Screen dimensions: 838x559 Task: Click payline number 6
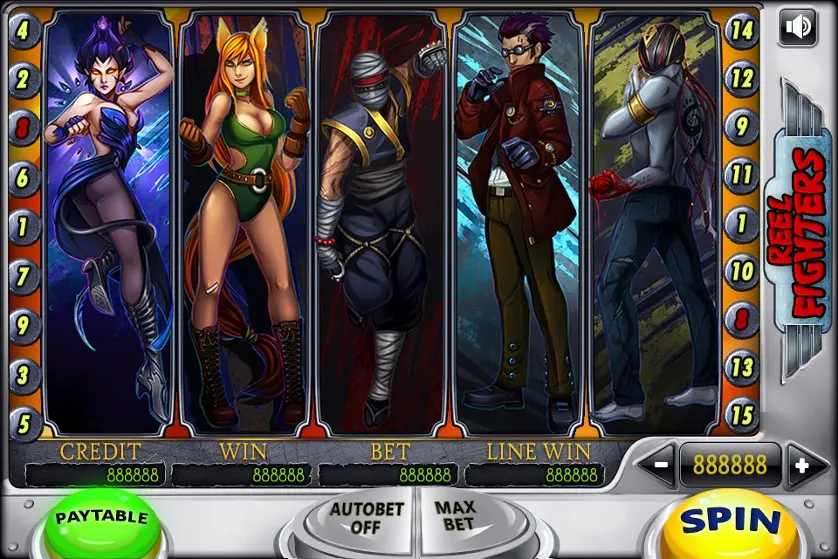23,177
